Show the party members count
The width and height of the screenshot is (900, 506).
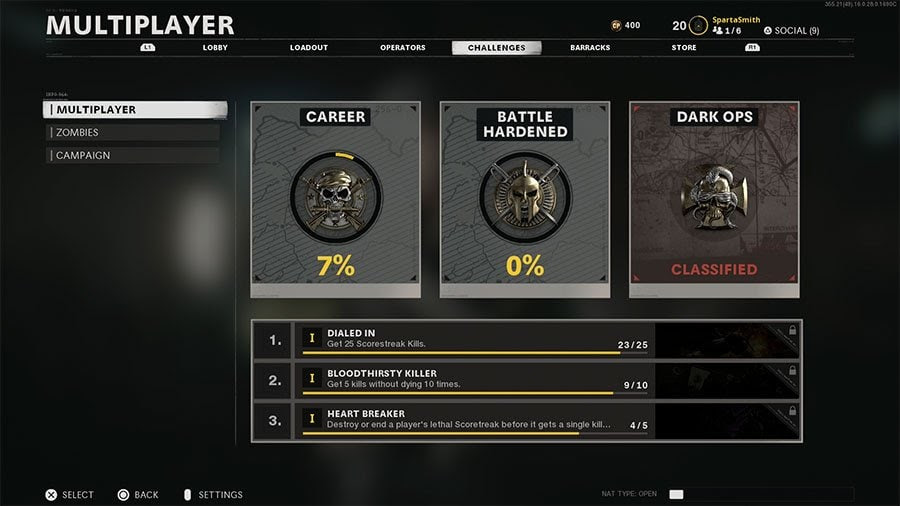click(x=727, y=31)
